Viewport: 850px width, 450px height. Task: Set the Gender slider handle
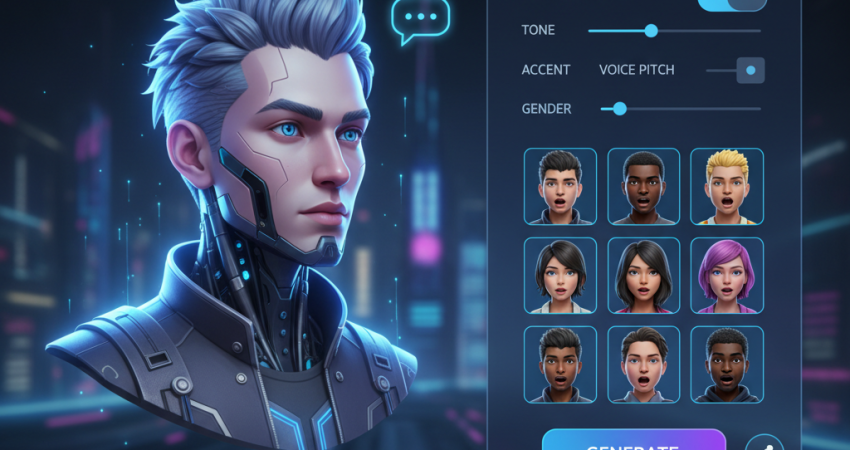tap(619, 108)
